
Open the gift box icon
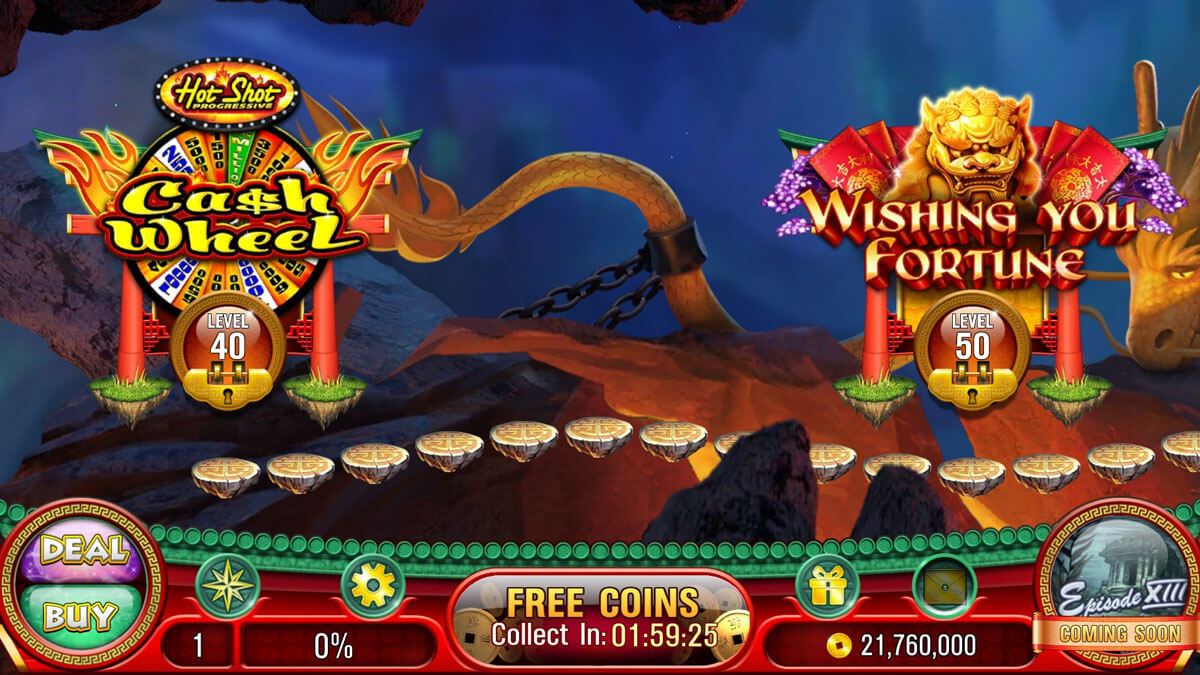(x=827, y=586)
